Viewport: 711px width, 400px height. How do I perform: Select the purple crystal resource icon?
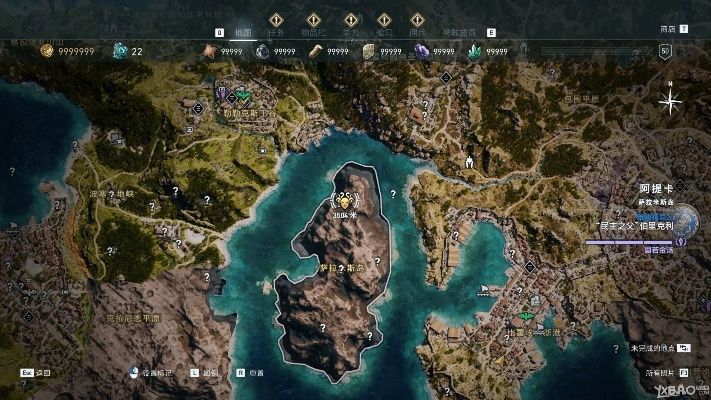(x=423, y=51)
